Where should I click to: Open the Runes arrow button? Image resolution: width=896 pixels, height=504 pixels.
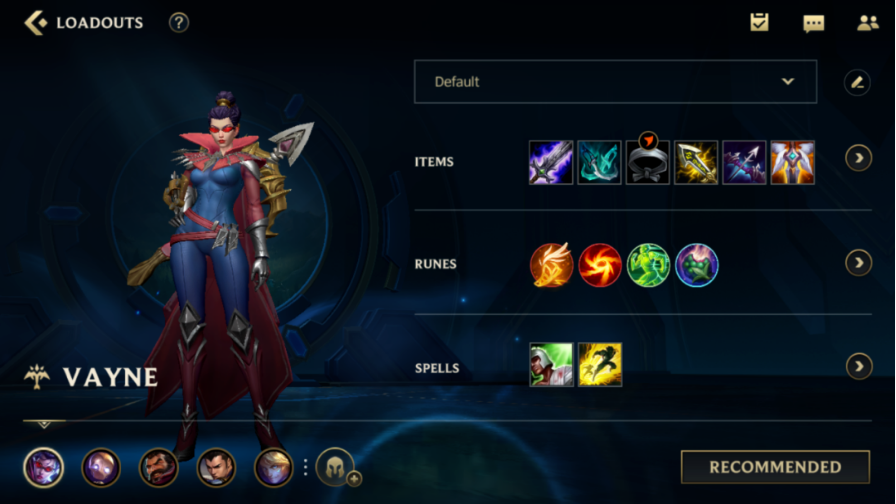click(858, 262)
